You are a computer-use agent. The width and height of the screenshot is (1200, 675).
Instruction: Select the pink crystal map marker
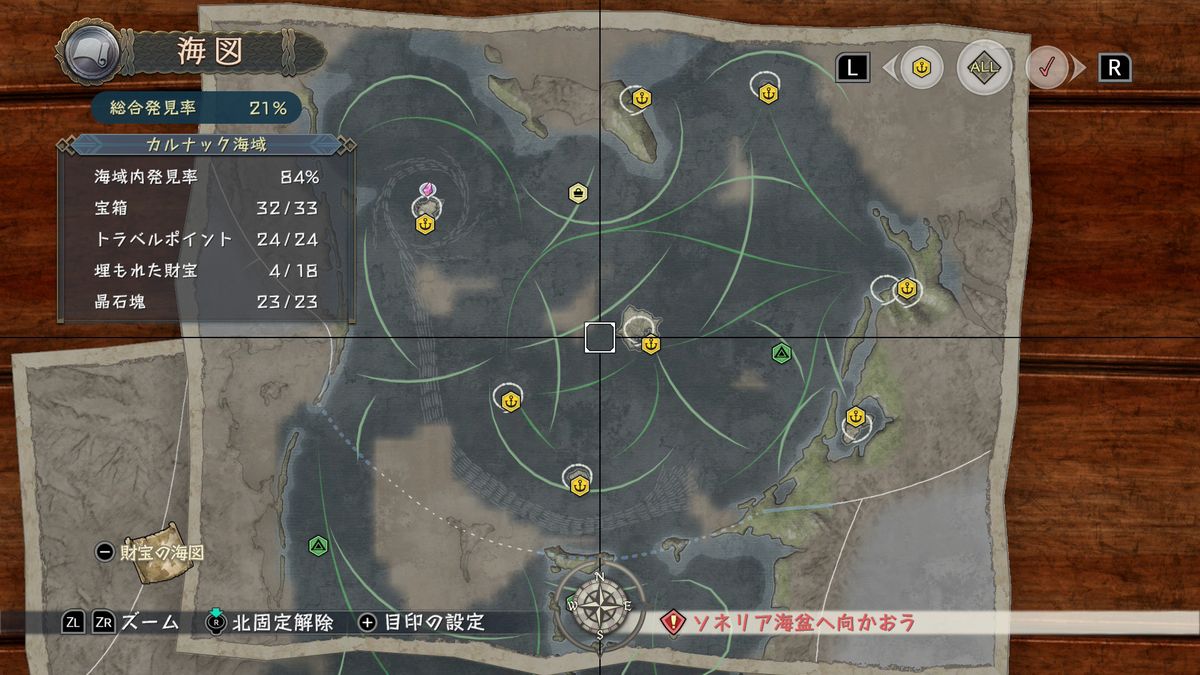click(x=426, y=189)
